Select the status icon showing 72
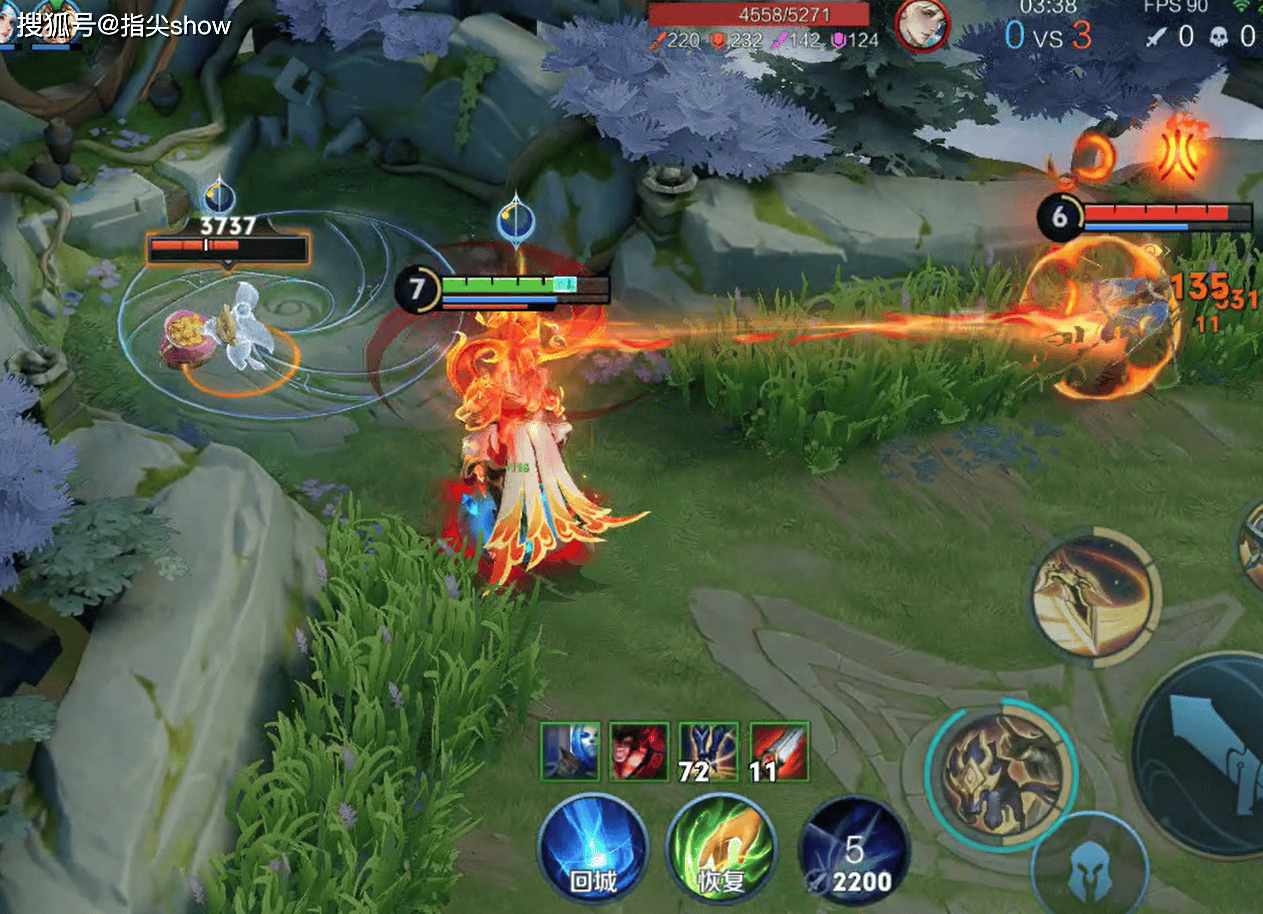The image size is (1263, 914). pos(708,751)
